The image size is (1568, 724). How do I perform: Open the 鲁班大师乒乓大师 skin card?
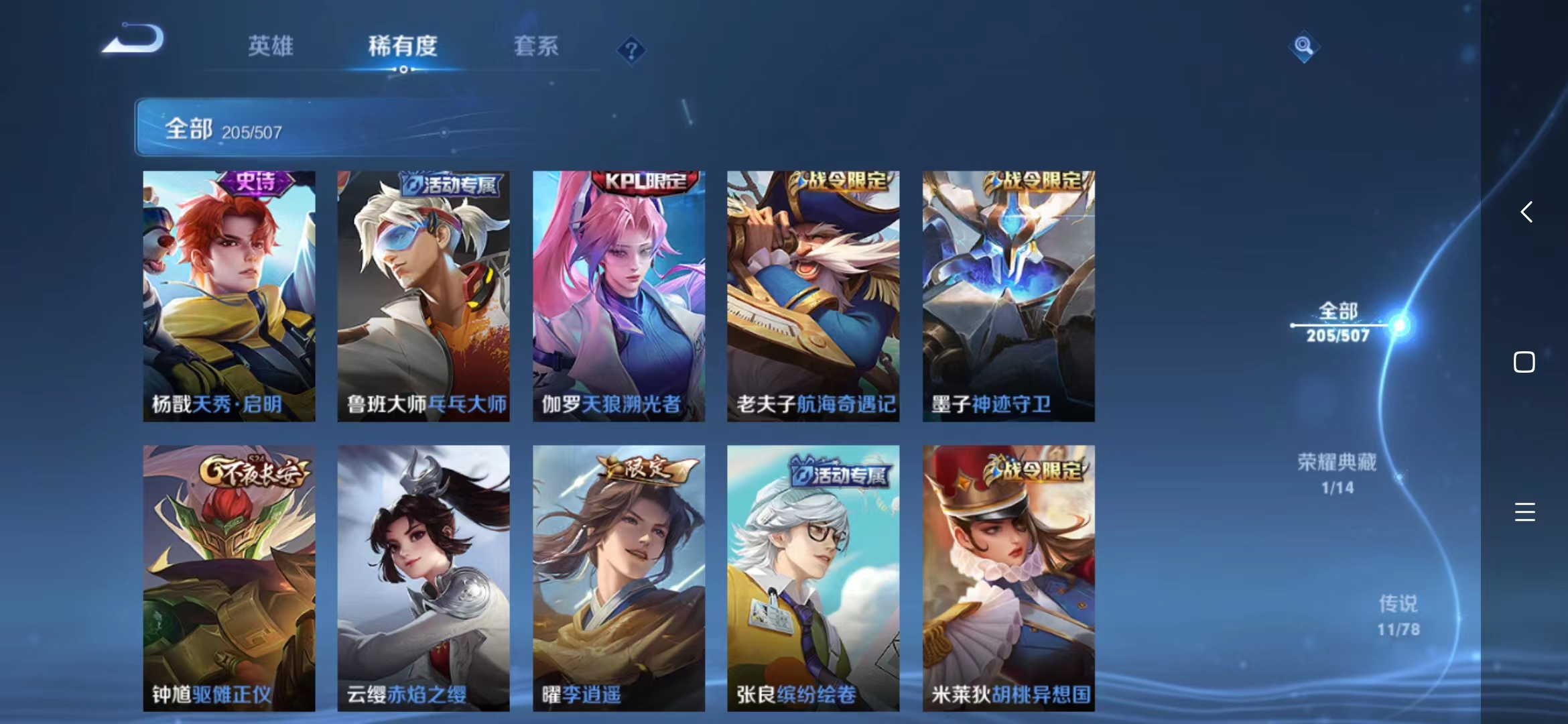pyautogui.click(x=422, y=295)
